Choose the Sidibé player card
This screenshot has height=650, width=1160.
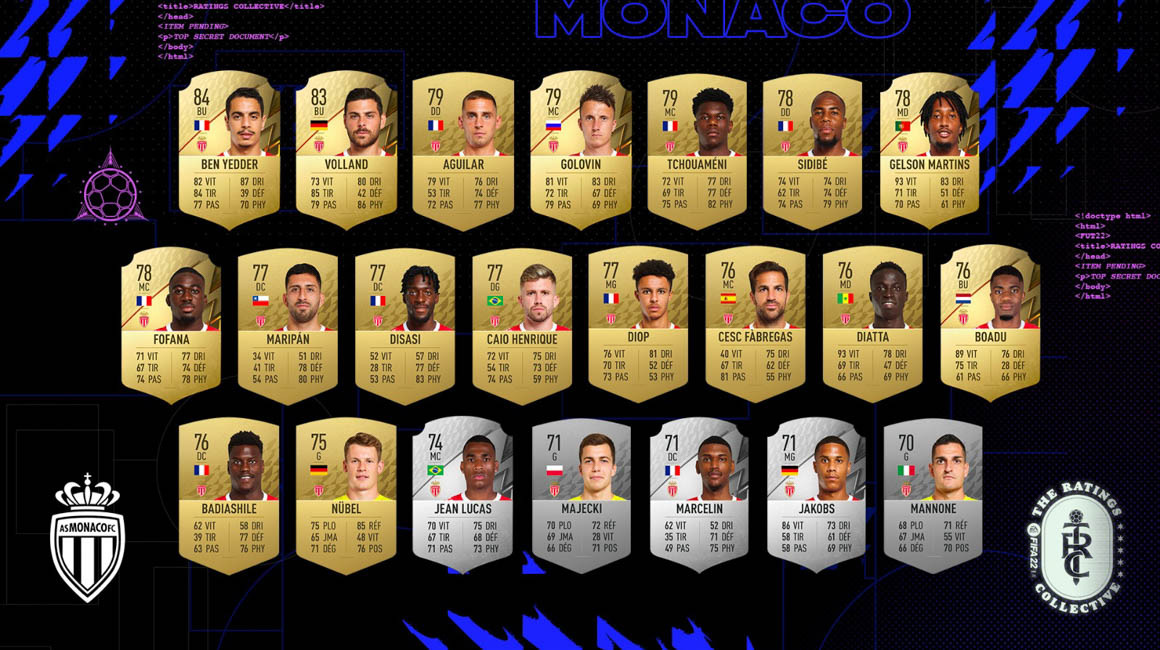(813, 146)
